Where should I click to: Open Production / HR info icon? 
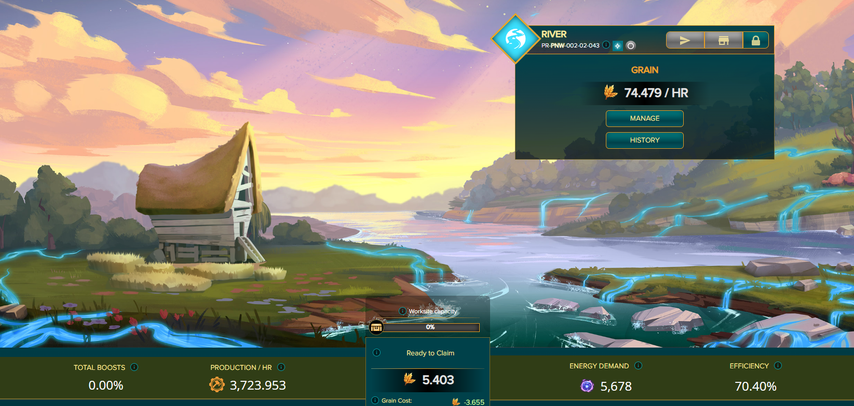coord(281,367)
